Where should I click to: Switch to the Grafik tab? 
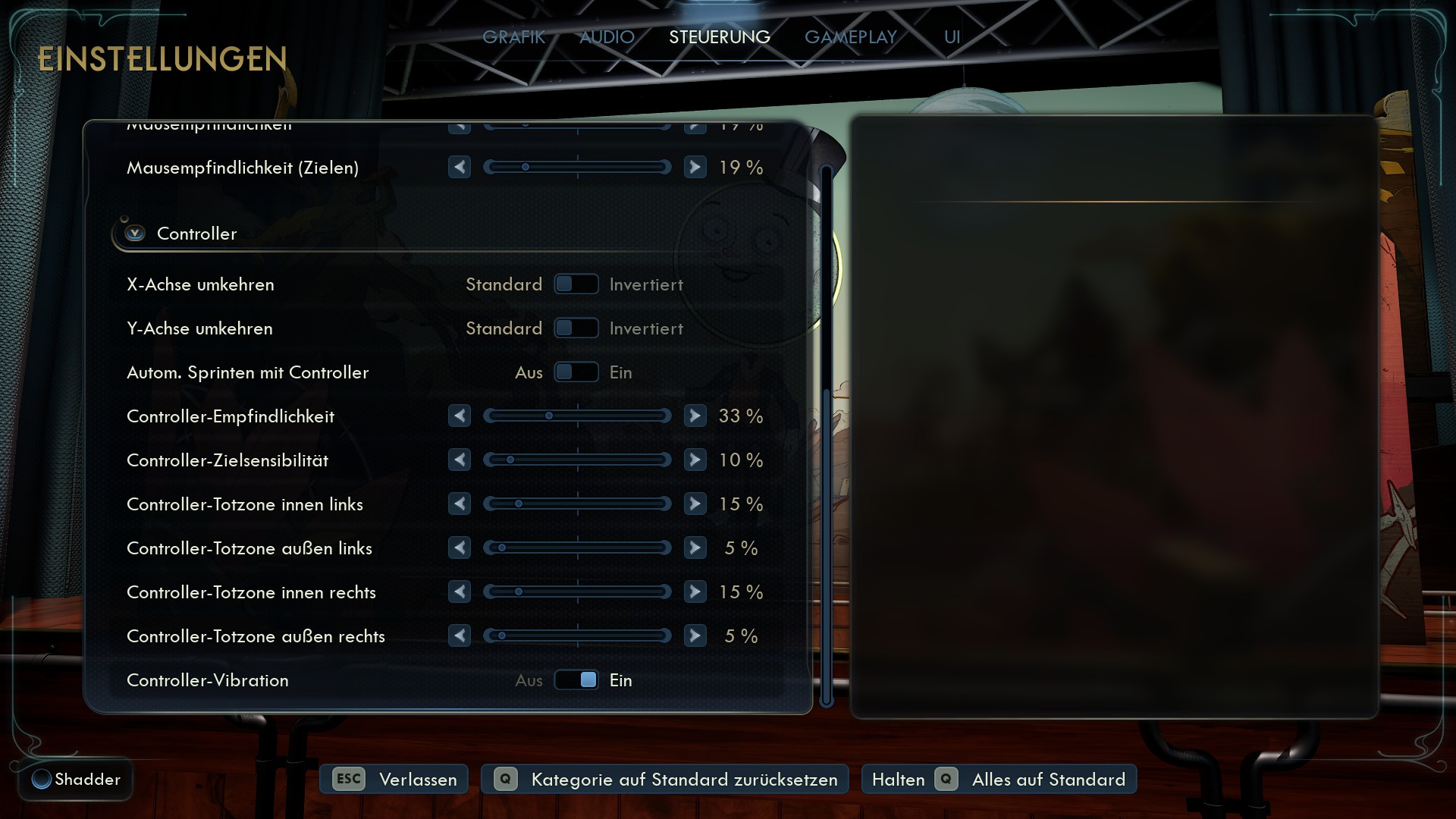pyautogui.click(x=513, y=37)
